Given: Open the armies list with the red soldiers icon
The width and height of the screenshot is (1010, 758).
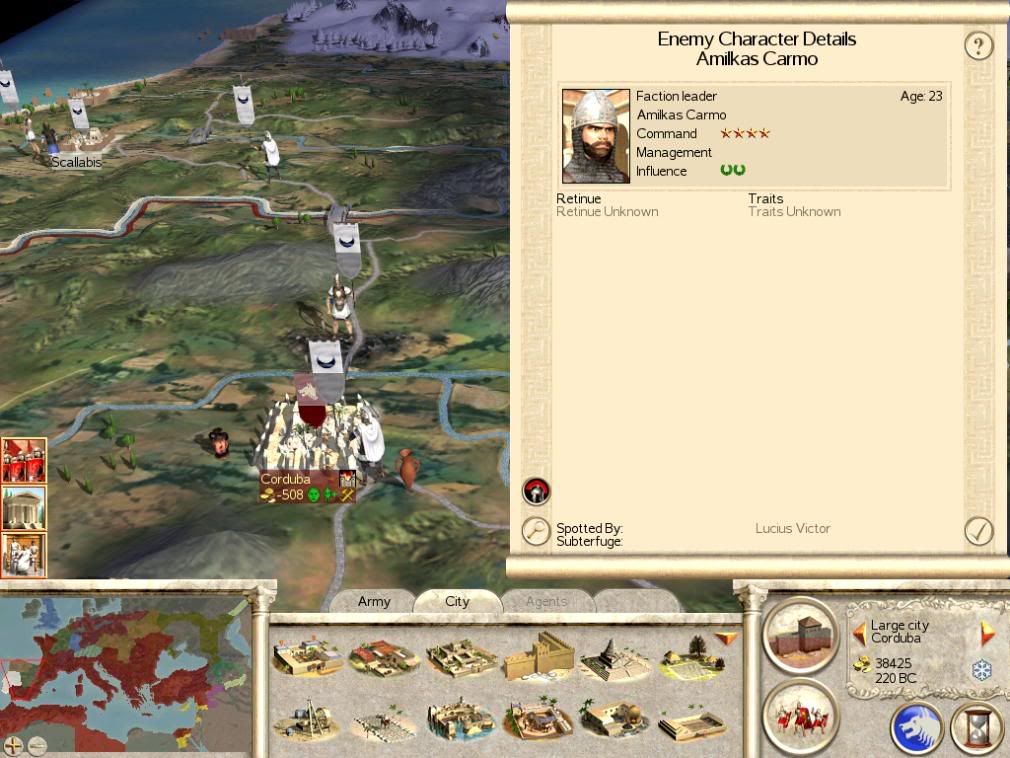Looking at the screenshot, I should [x=24, y=461].
